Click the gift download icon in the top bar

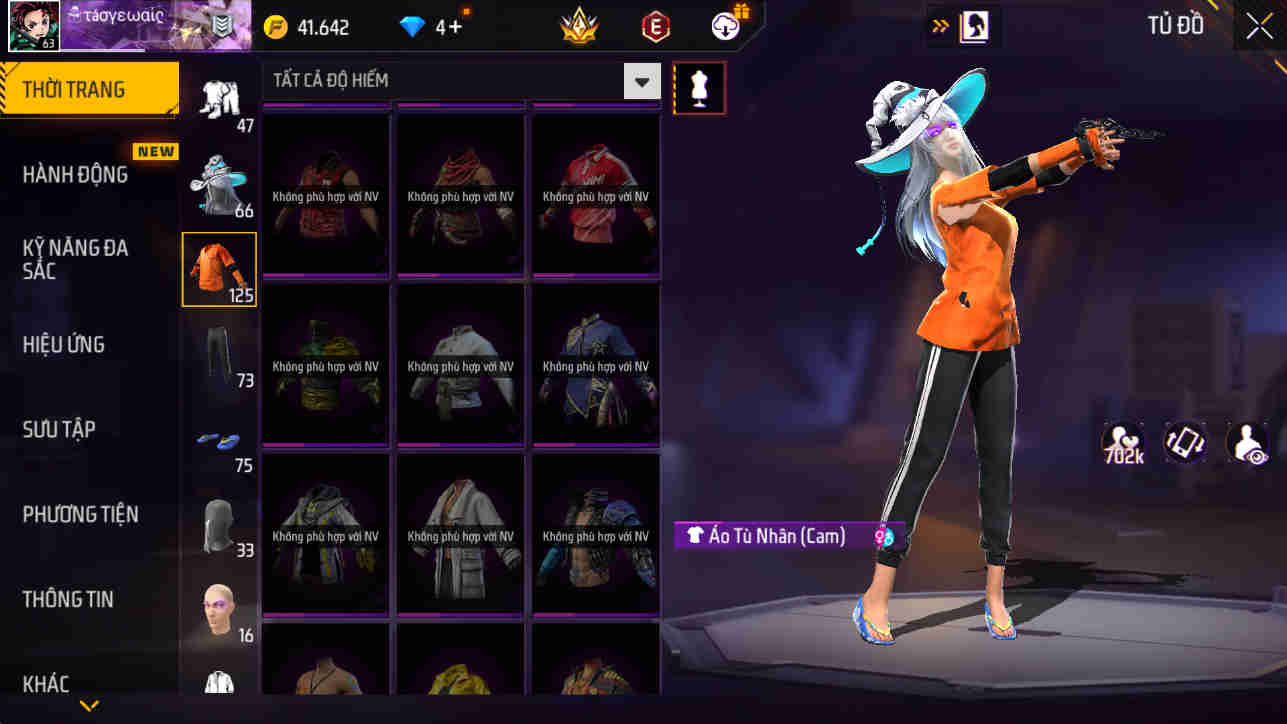pyautogui.click(x=725, y=25)
